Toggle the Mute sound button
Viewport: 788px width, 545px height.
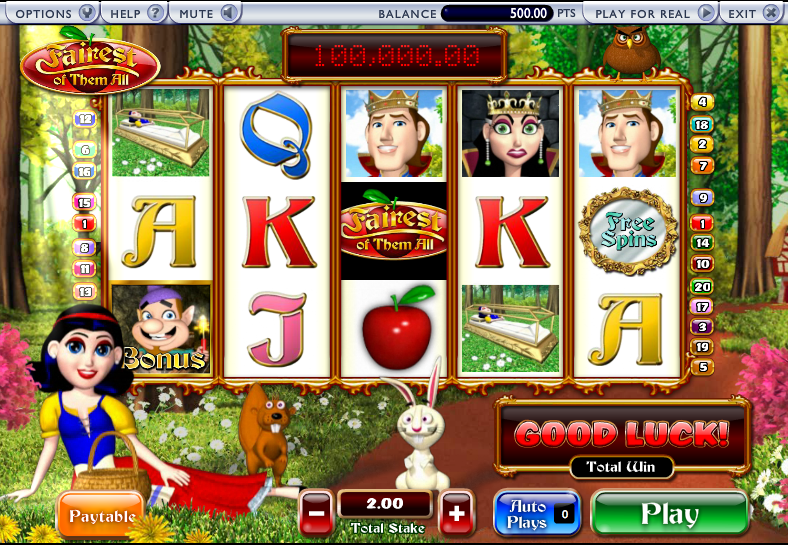(x=205, y=13)
